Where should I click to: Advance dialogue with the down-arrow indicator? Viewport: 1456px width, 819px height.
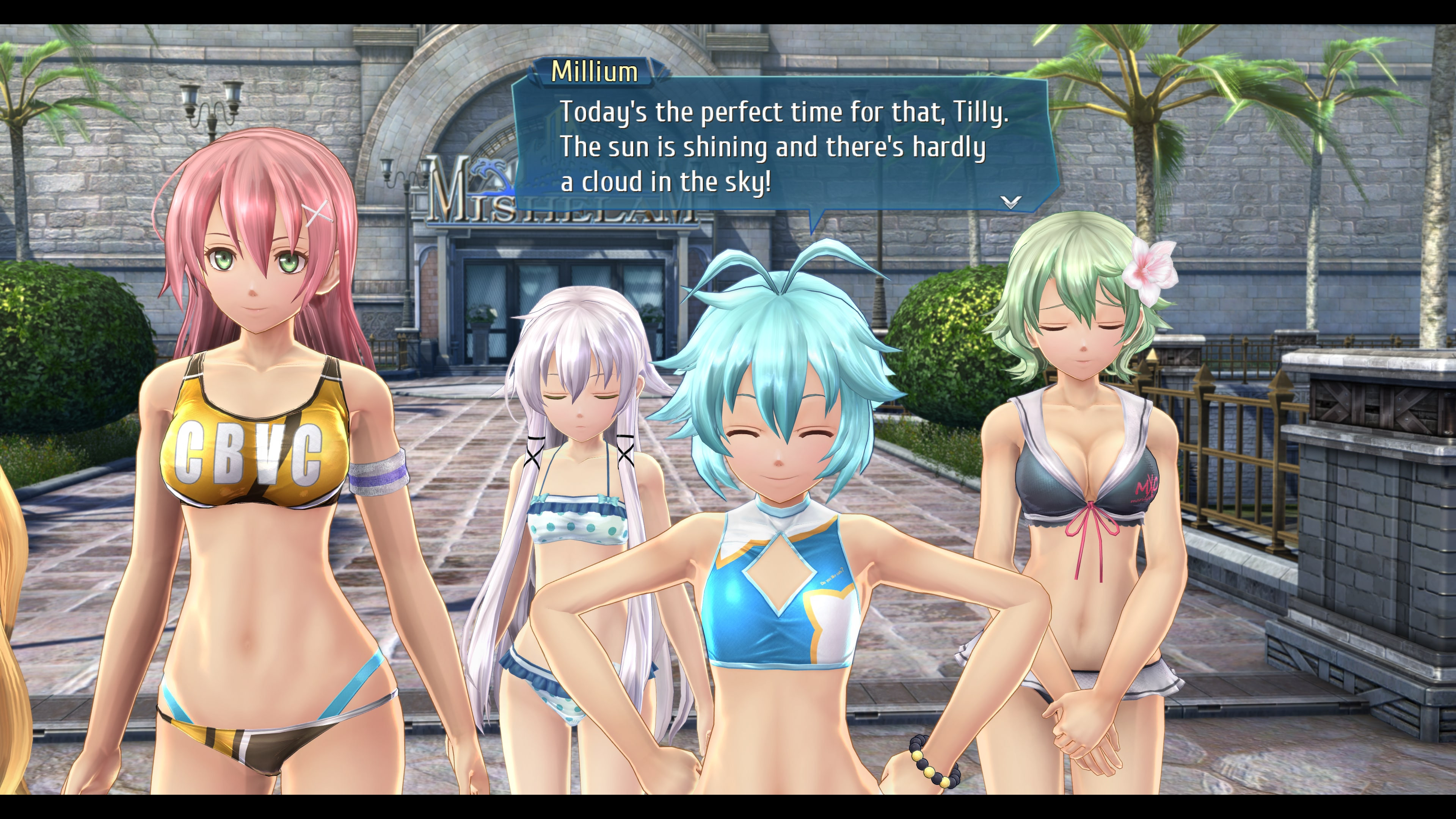click(x=1010, y=201)
